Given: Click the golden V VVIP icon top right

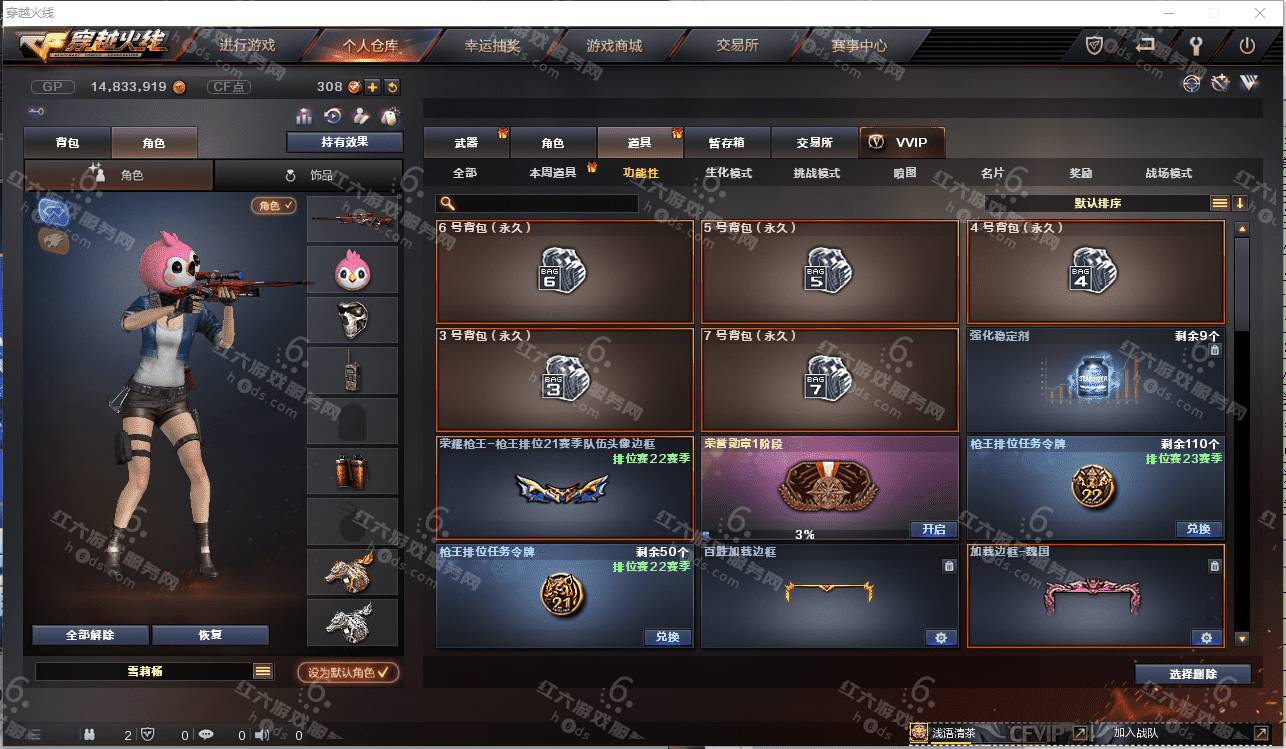Looking at the screenshot, I should coord(1249,84).
